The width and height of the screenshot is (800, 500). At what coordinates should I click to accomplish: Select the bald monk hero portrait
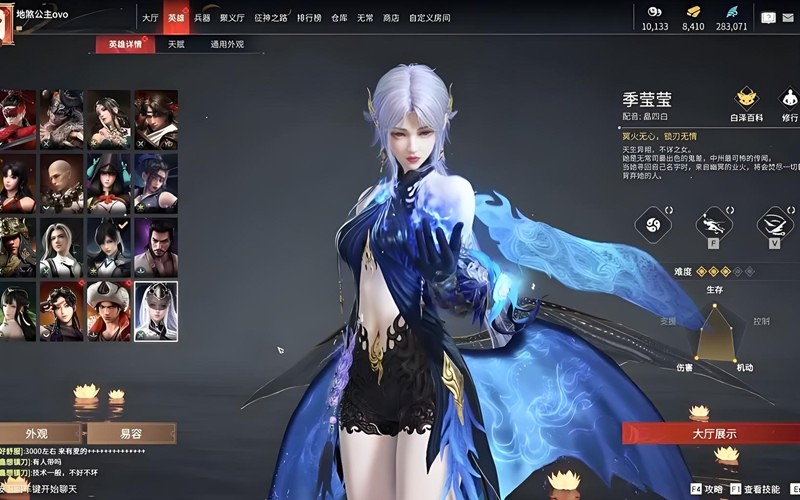(62, 184)
